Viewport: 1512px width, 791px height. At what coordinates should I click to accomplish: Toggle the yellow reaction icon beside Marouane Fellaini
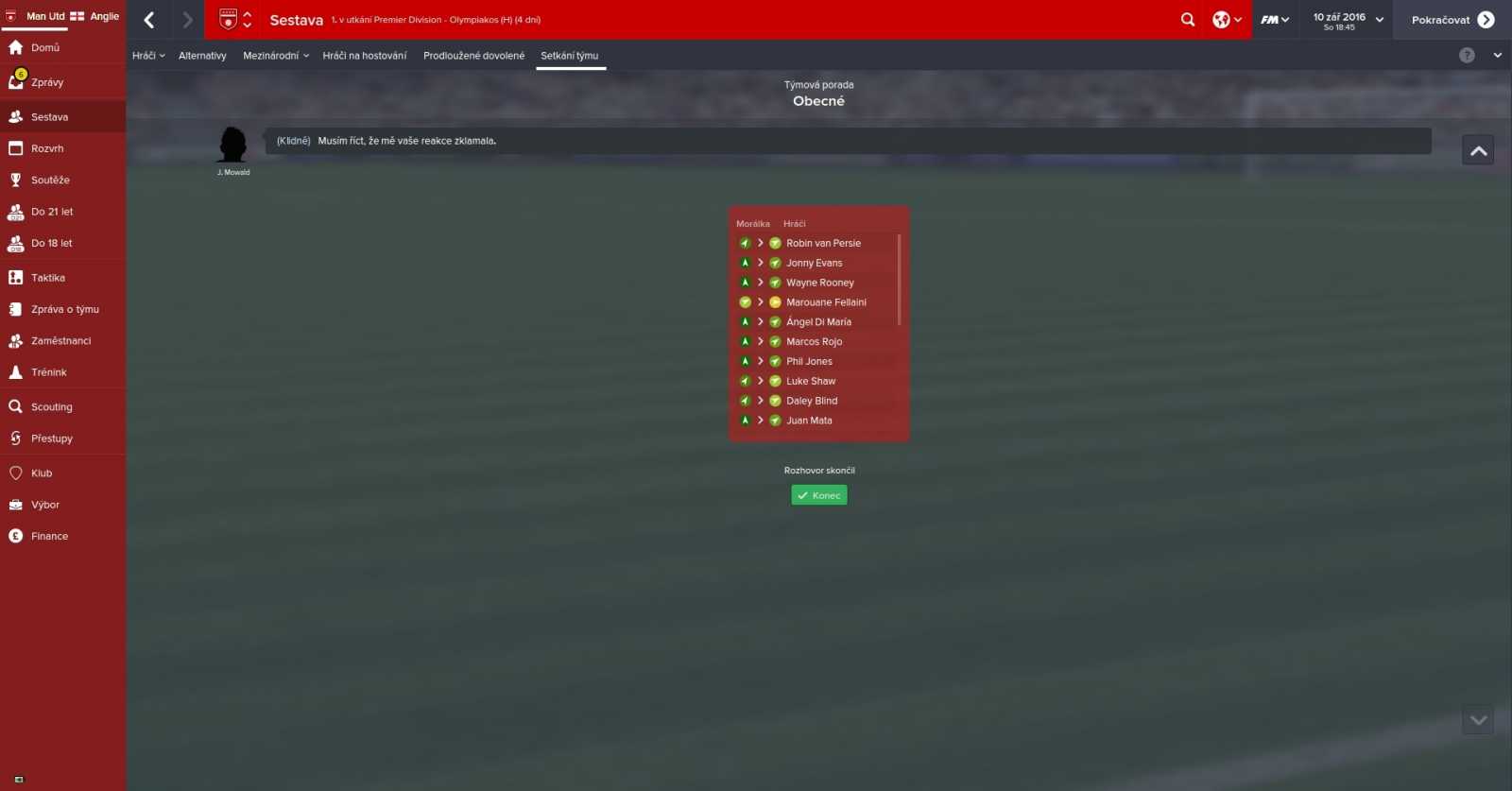pos(775,301)
